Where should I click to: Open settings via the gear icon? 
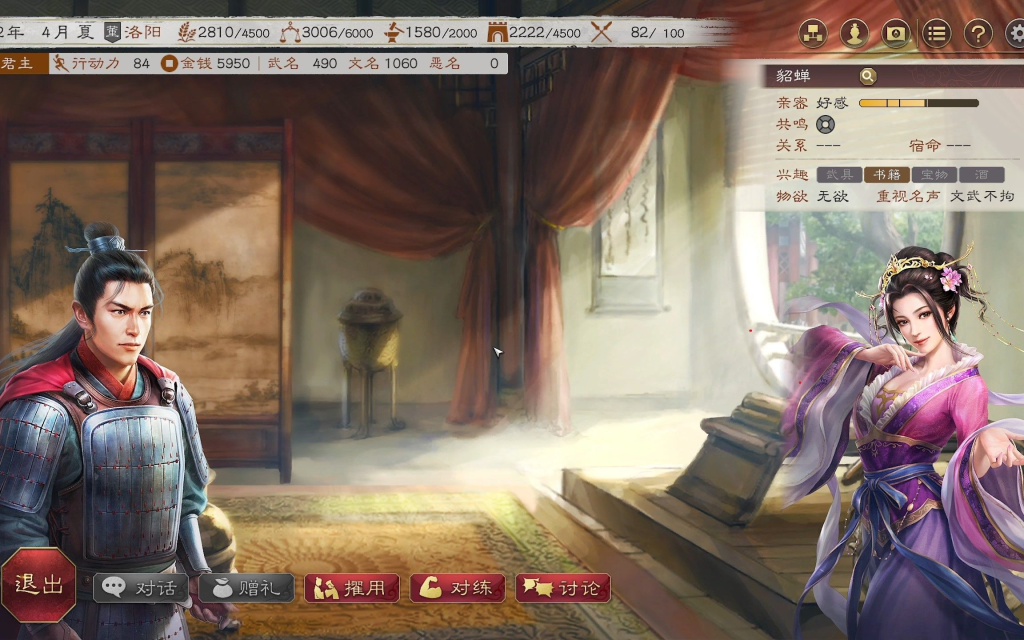[x=1015, y=33]
